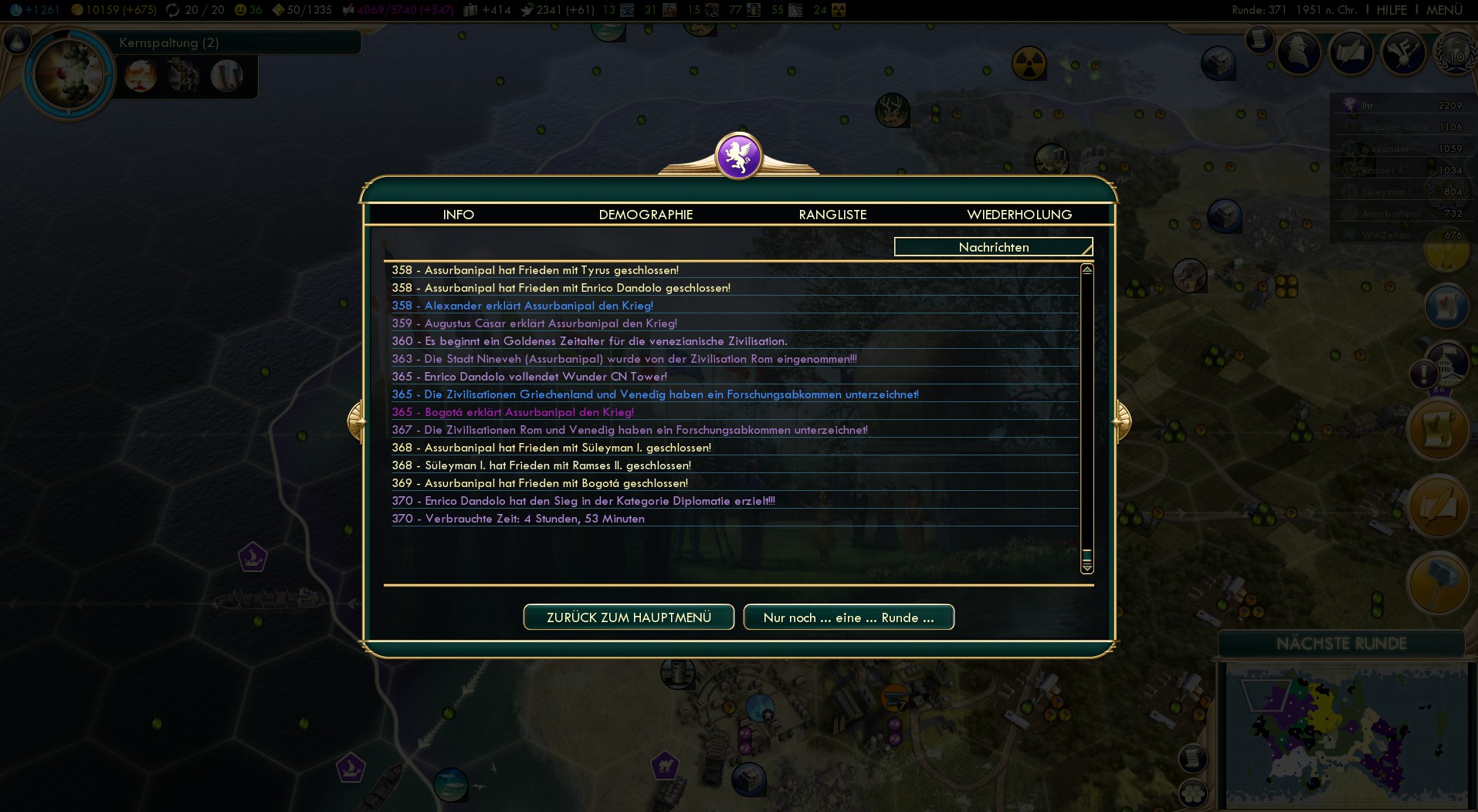1478x812 pixels.
Task: Open the HILFE menu
Action: coord(1392,10)
